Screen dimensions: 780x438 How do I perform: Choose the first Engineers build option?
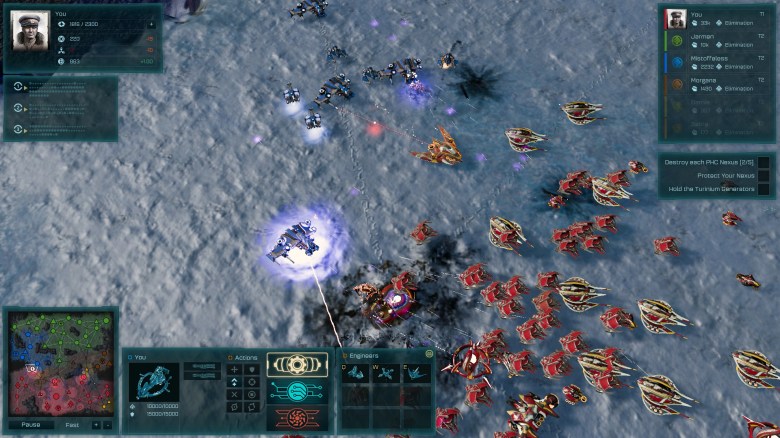click(356, 373)
